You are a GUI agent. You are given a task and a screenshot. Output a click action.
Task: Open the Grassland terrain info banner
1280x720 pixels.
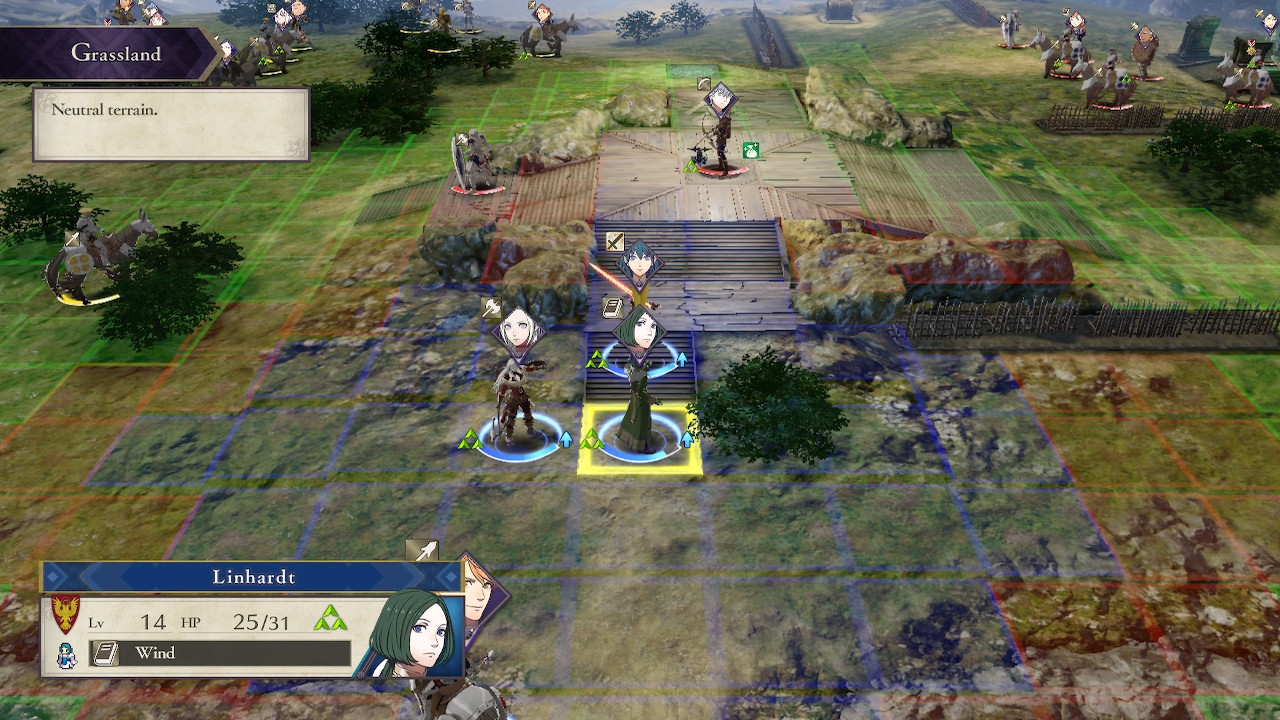(x=115, y=53)
